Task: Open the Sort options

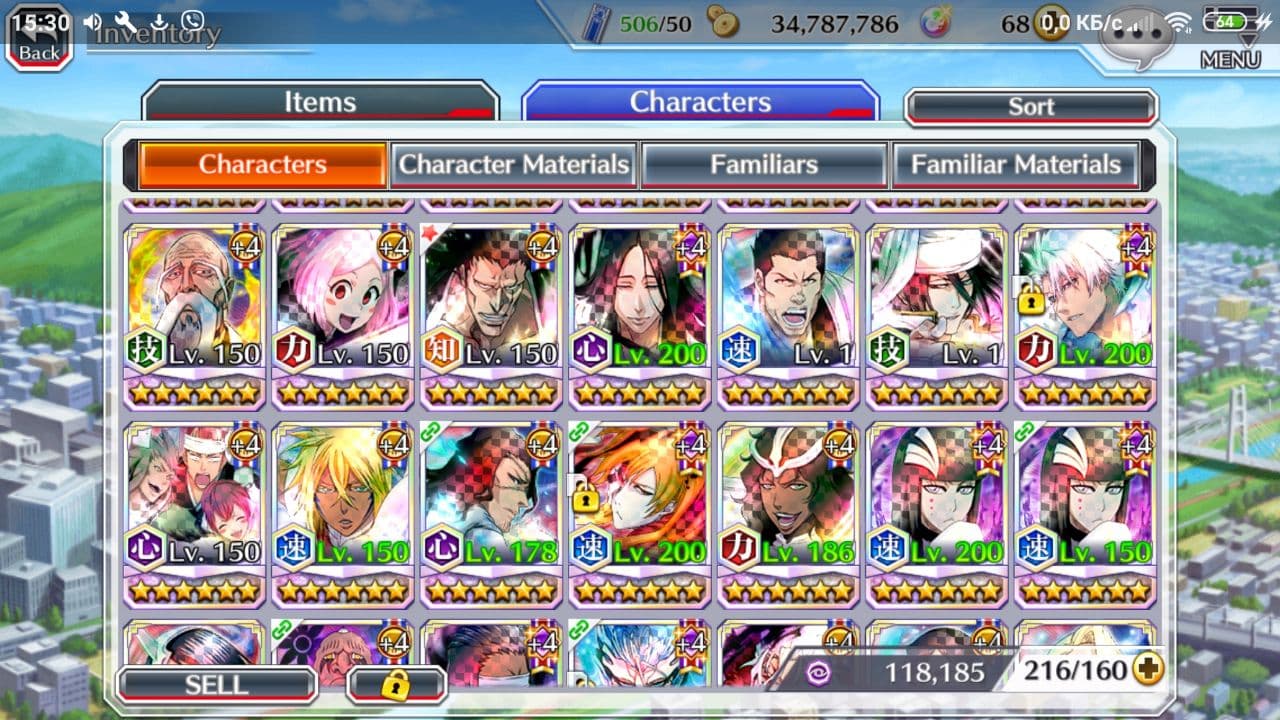Action: tap(1031, 107)
